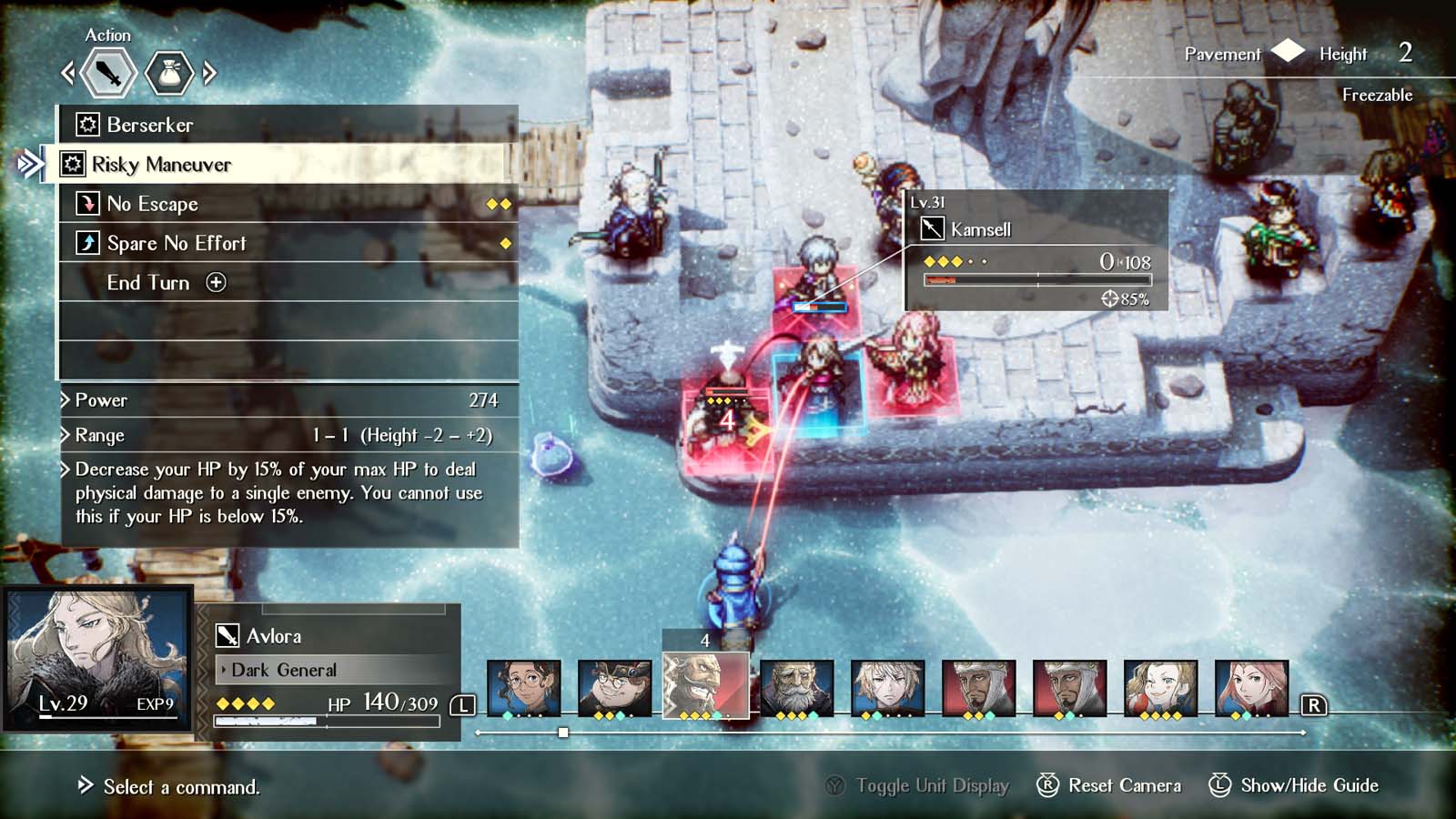Choose the pink-haired woman turn order portrait
Viewport: 1456px width, 819px height.
1251,687
